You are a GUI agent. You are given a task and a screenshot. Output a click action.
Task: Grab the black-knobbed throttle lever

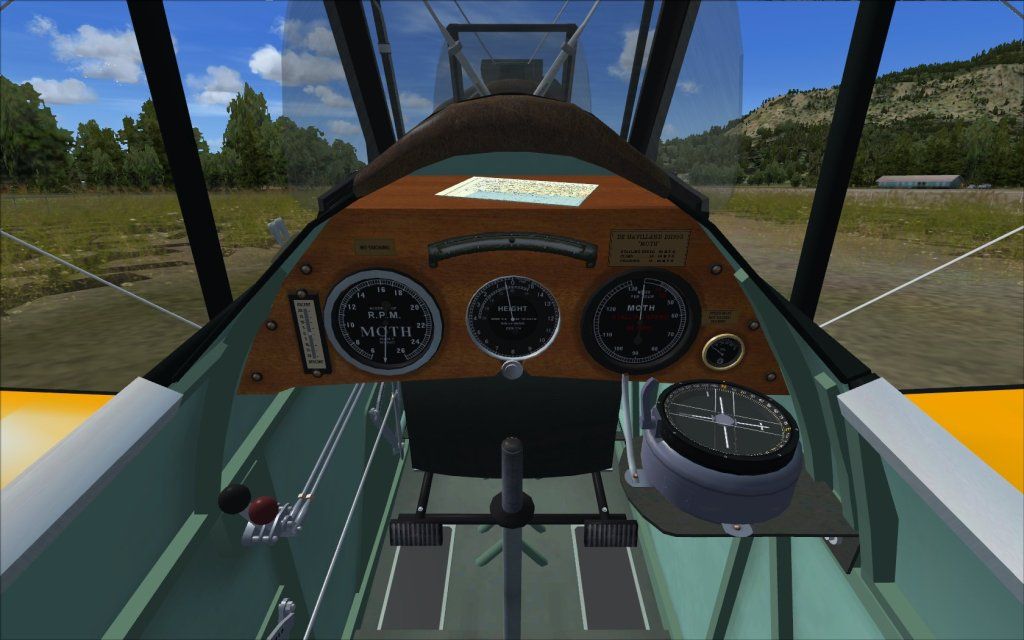233,498
